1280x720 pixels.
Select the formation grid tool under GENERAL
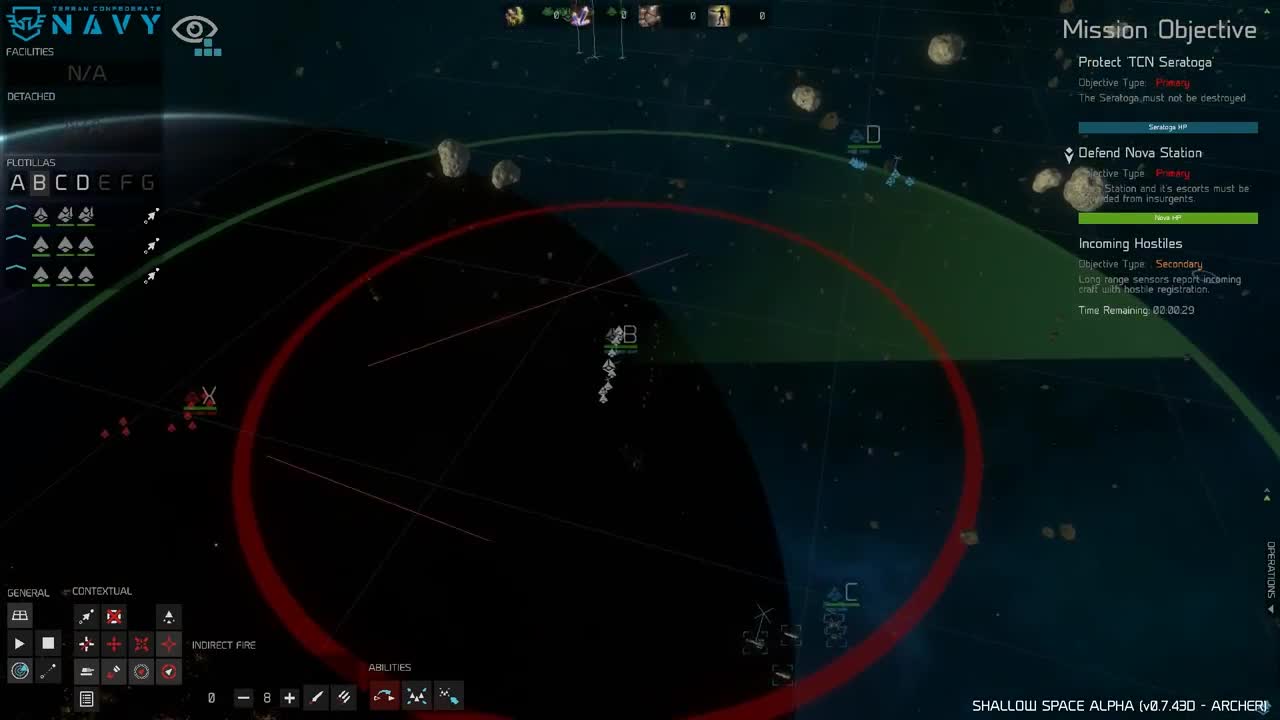tap(19, 615)
